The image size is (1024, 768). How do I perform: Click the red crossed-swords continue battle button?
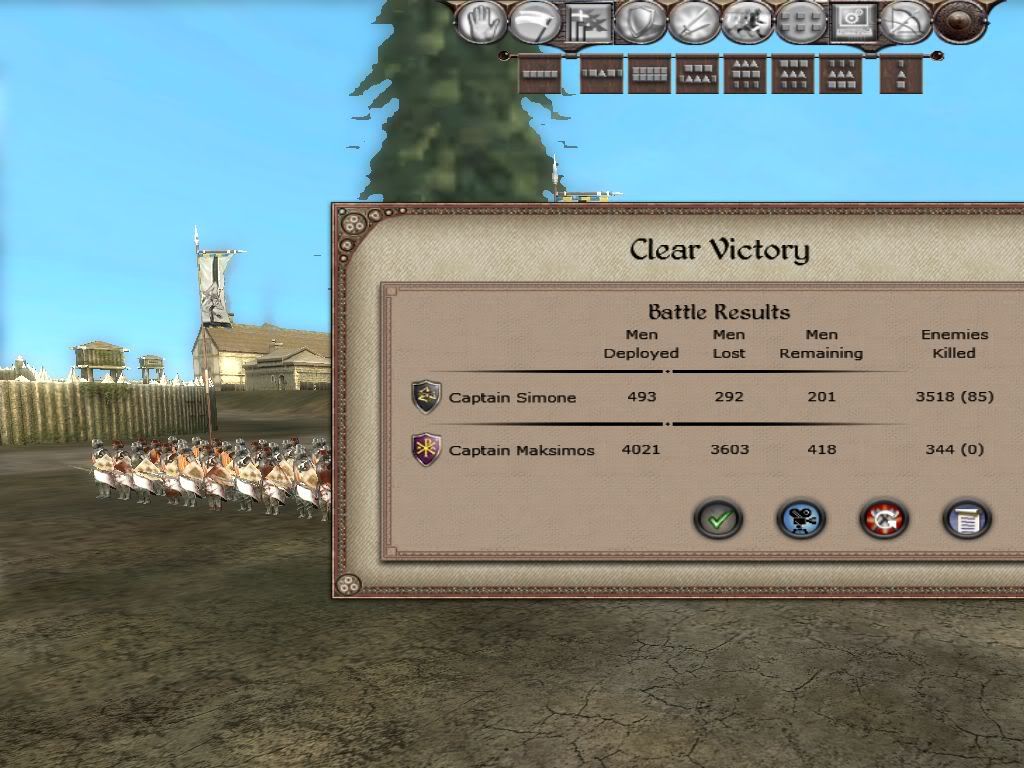click(884, 519)
